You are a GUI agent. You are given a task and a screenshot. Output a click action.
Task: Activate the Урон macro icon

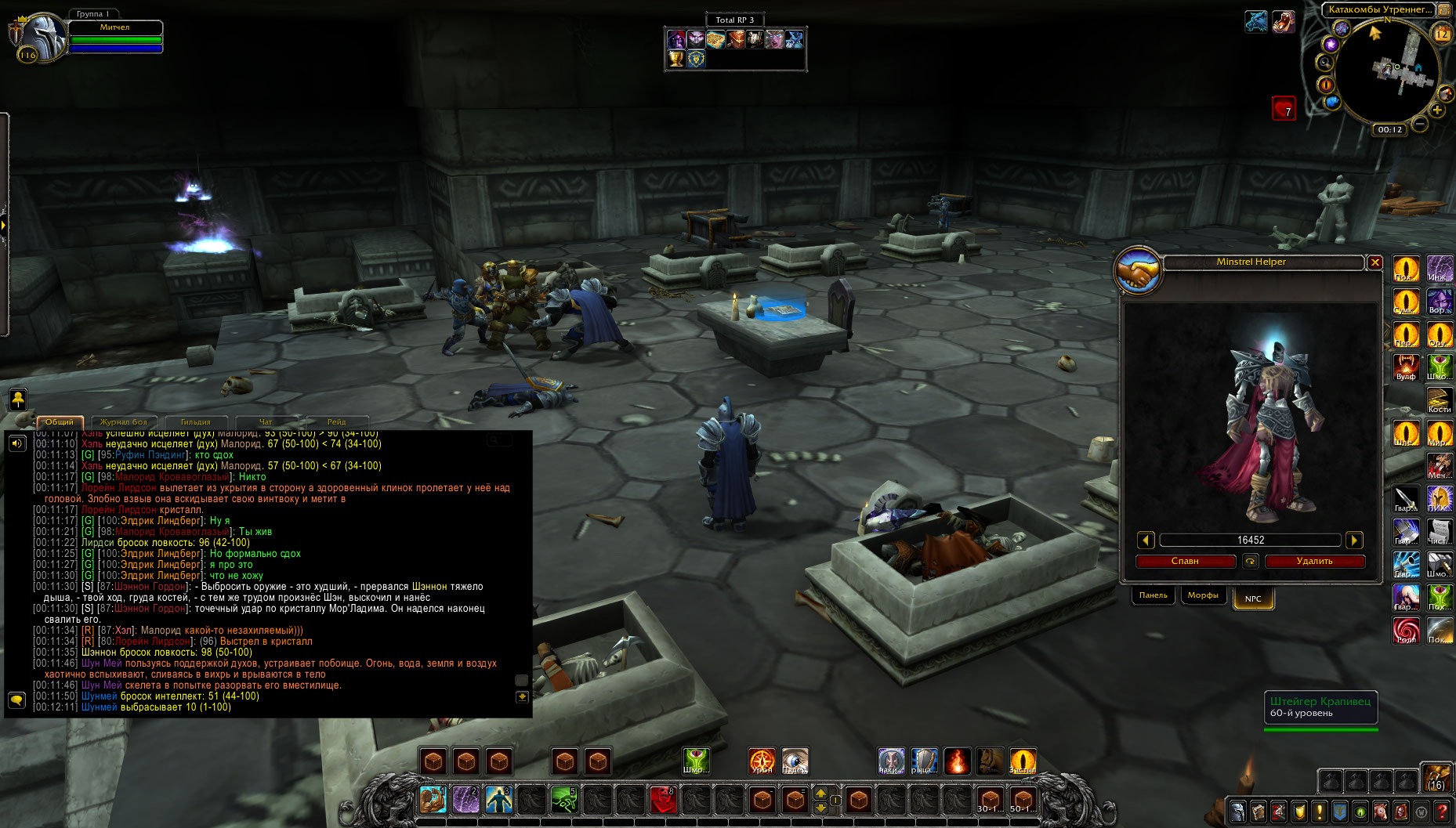point(762,761)
